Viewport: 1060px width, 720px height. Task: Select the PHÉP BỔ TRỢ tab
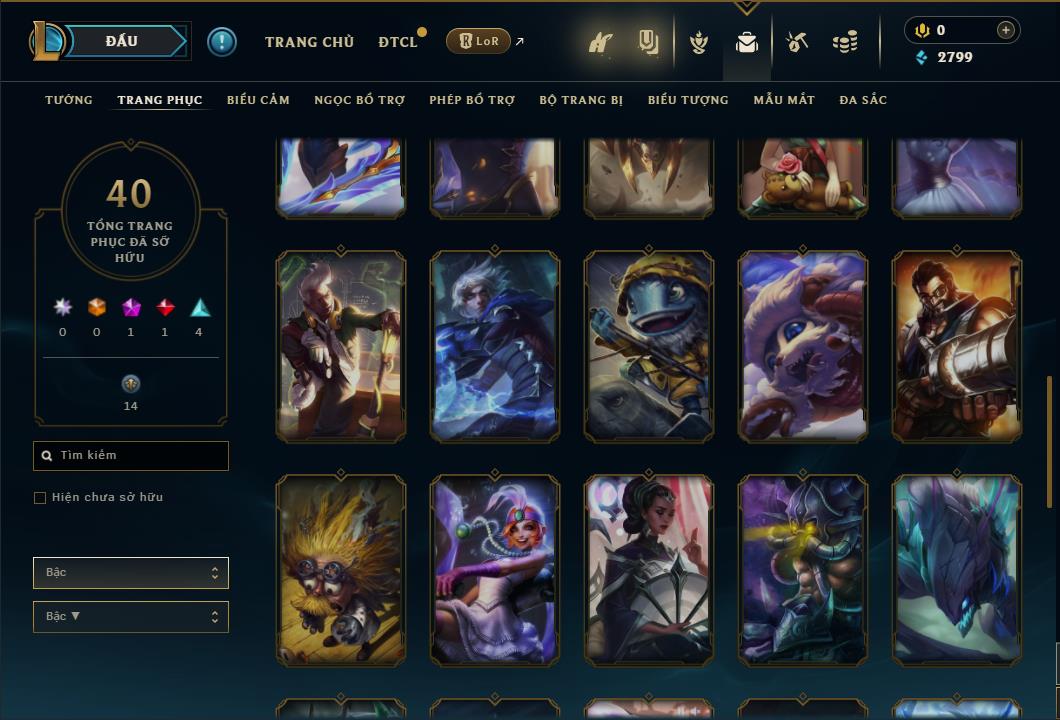(472, 100)
